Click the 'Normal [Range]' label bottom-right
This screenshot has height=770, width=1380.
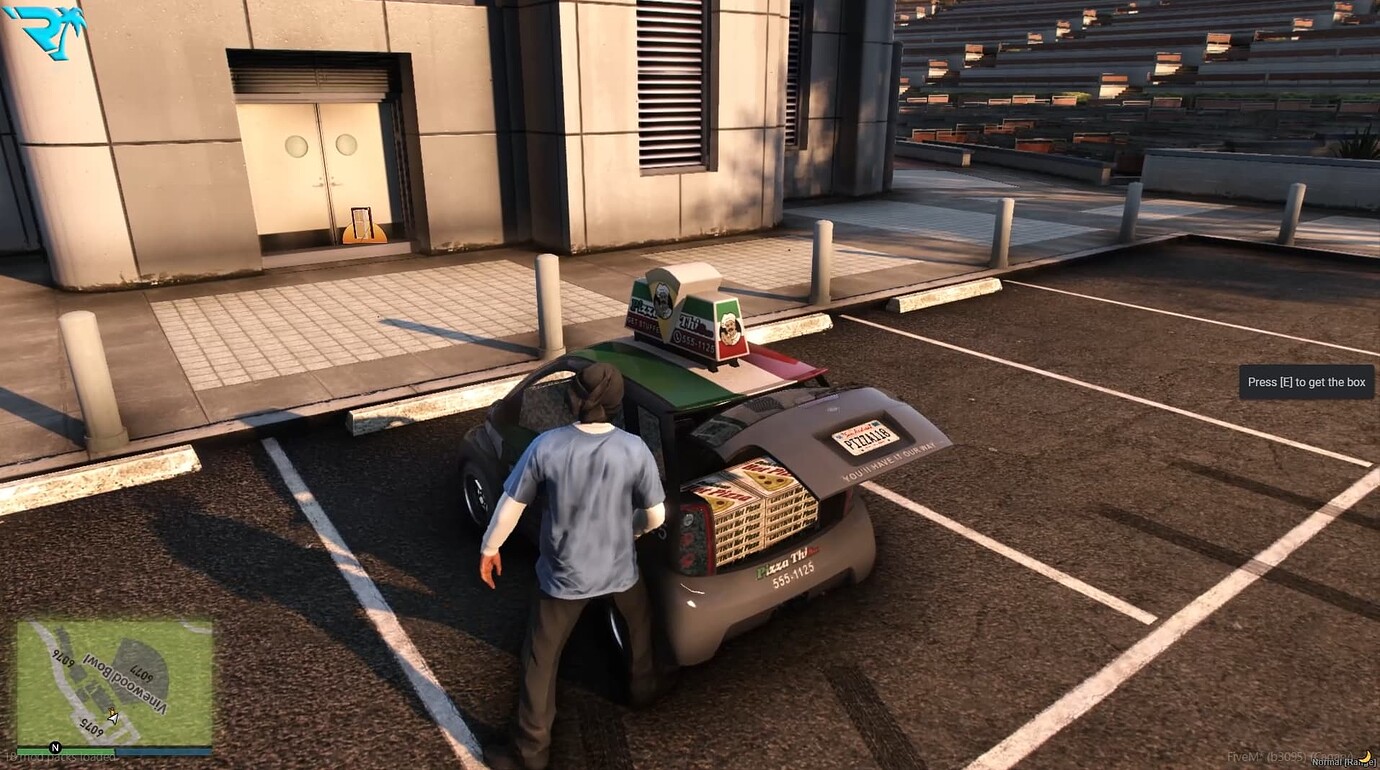click(1345, 763)
